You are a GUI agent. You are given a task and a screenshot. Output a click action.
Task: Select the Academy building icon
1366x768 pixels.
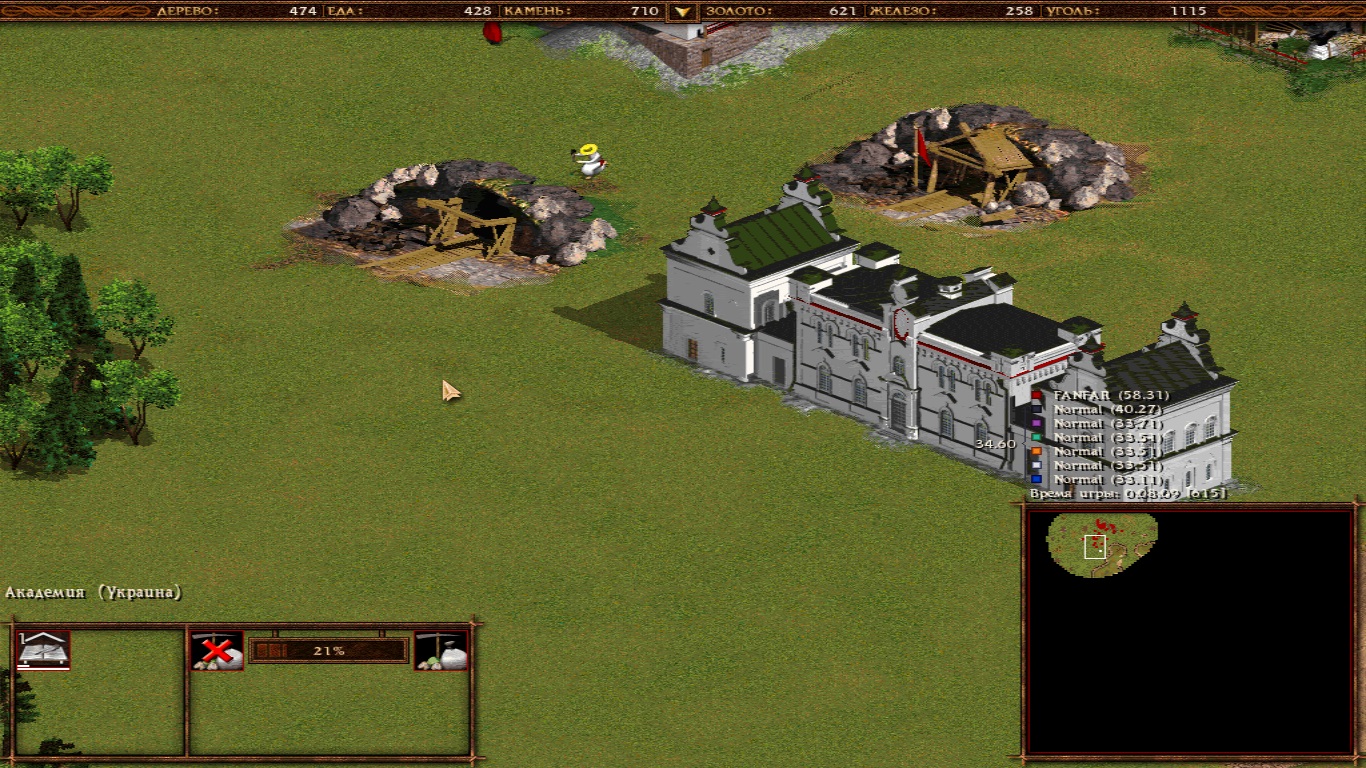[x=43, y=650]
